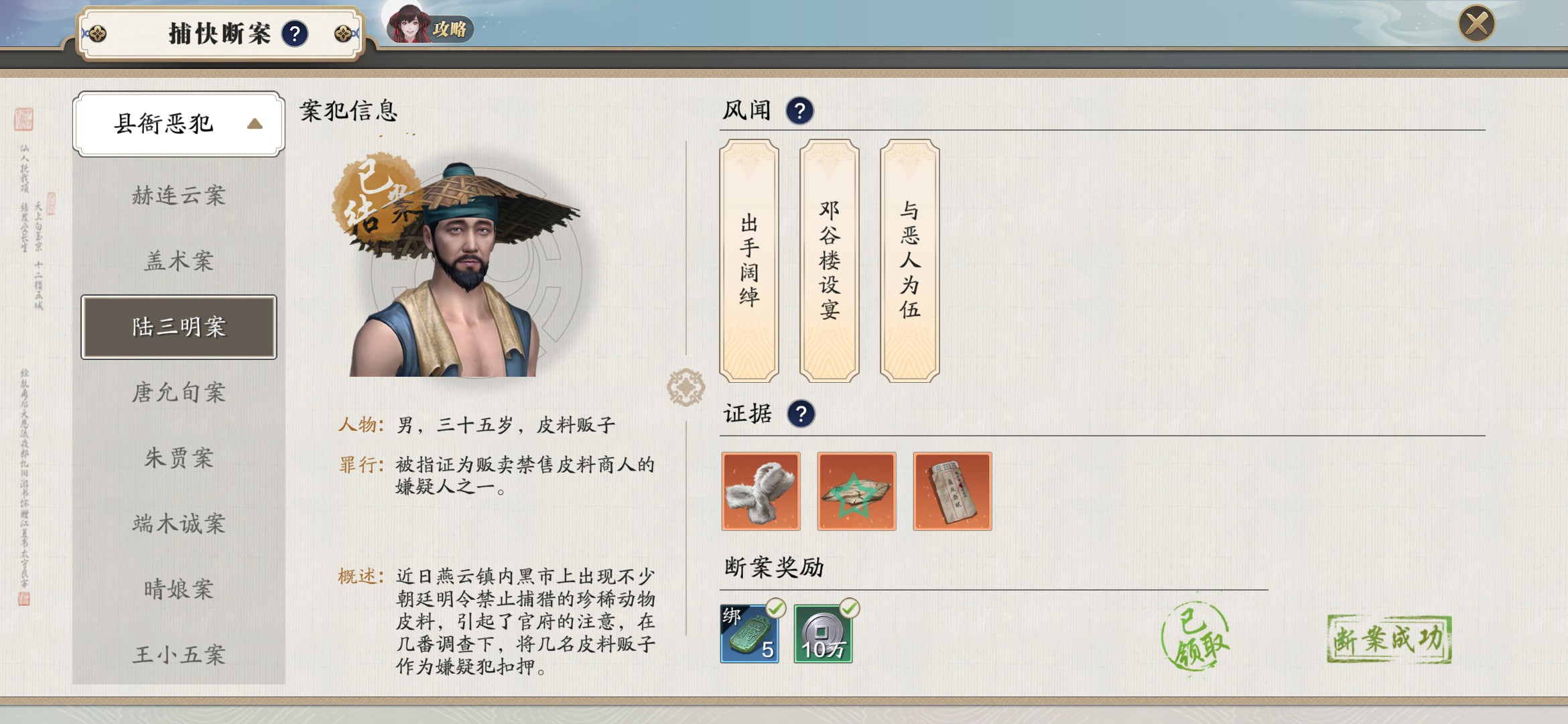Image resolution: width=1568 pixels, height=724 pixels.
Task: Select the 出手阔绰 rumor card
Action: coord(749,261)
